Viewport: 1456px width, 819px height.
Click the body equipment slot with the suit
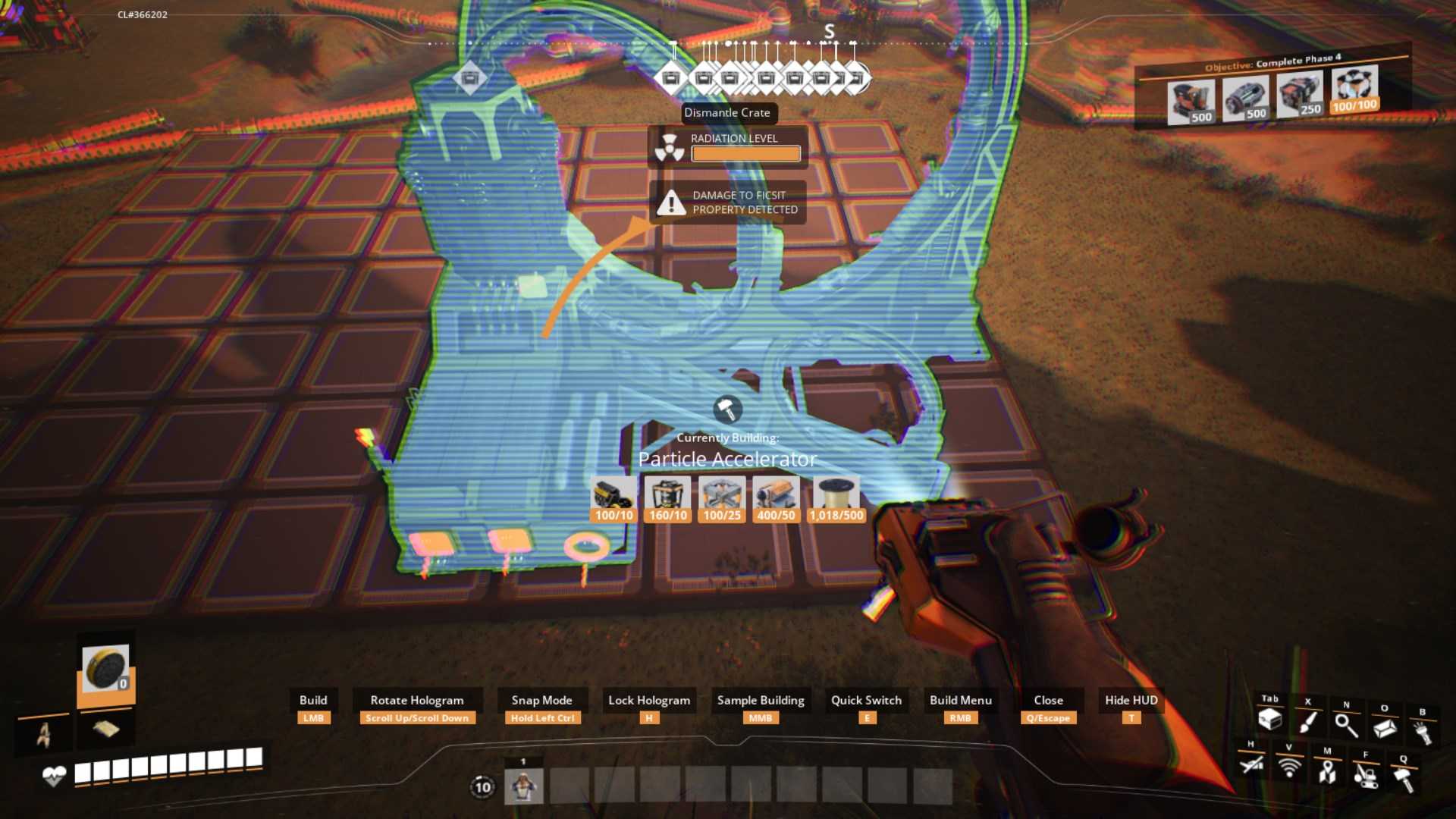pos(44,734)
